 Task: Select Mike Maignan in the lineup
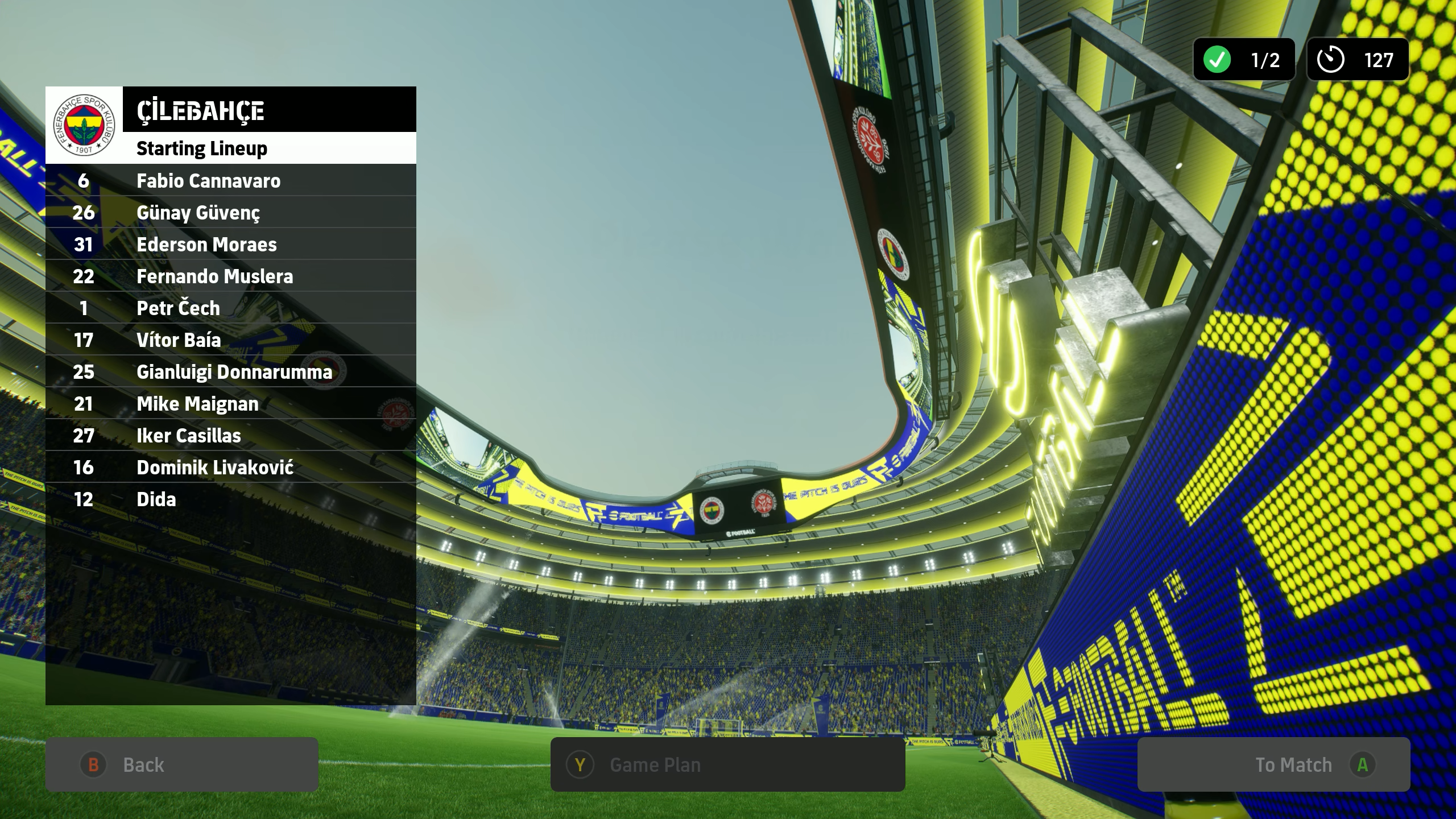click(231, 404)
